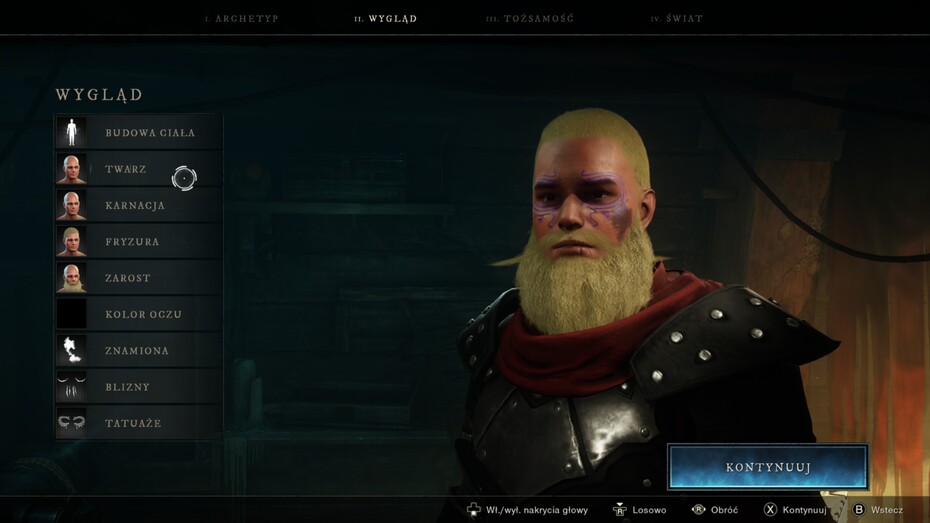Open the Świat tab

676,19
